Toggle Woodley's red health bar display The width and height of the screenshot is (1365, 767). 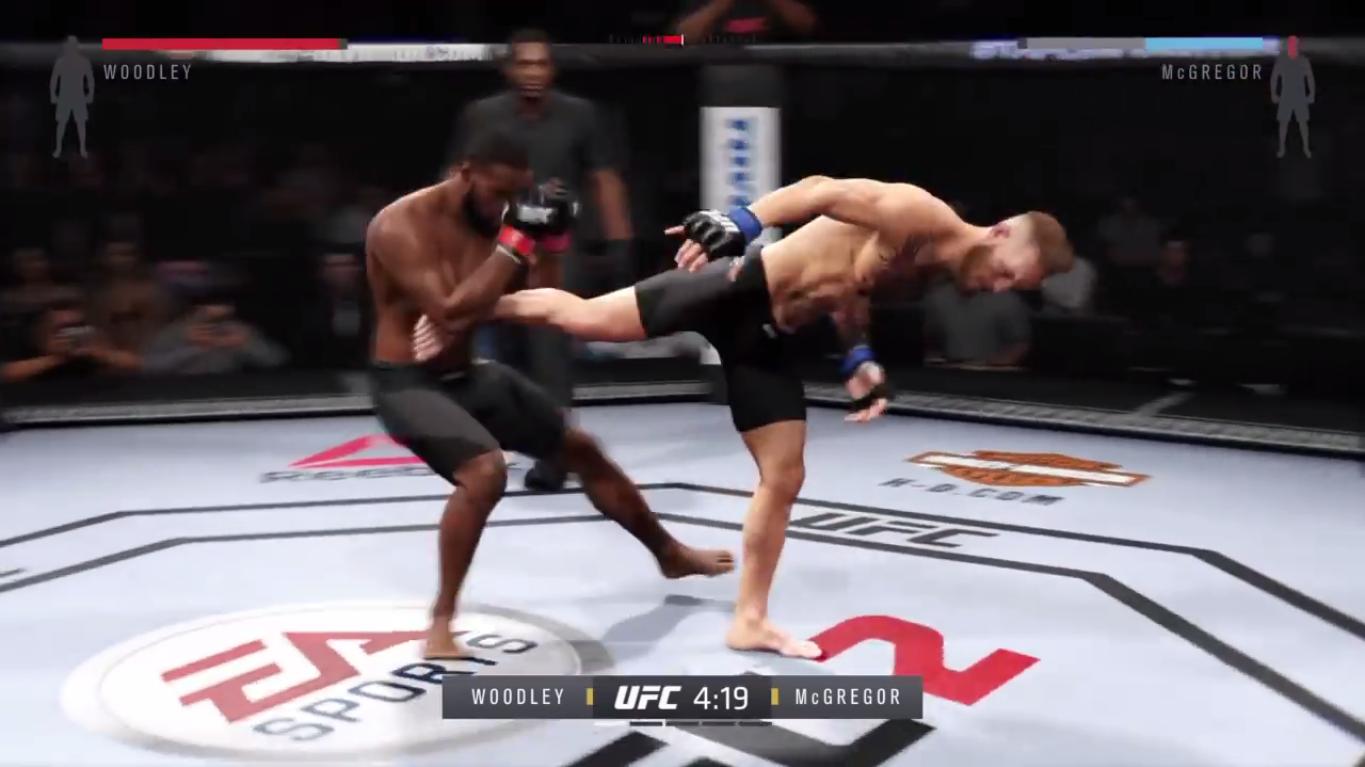[x=220, y=44]
